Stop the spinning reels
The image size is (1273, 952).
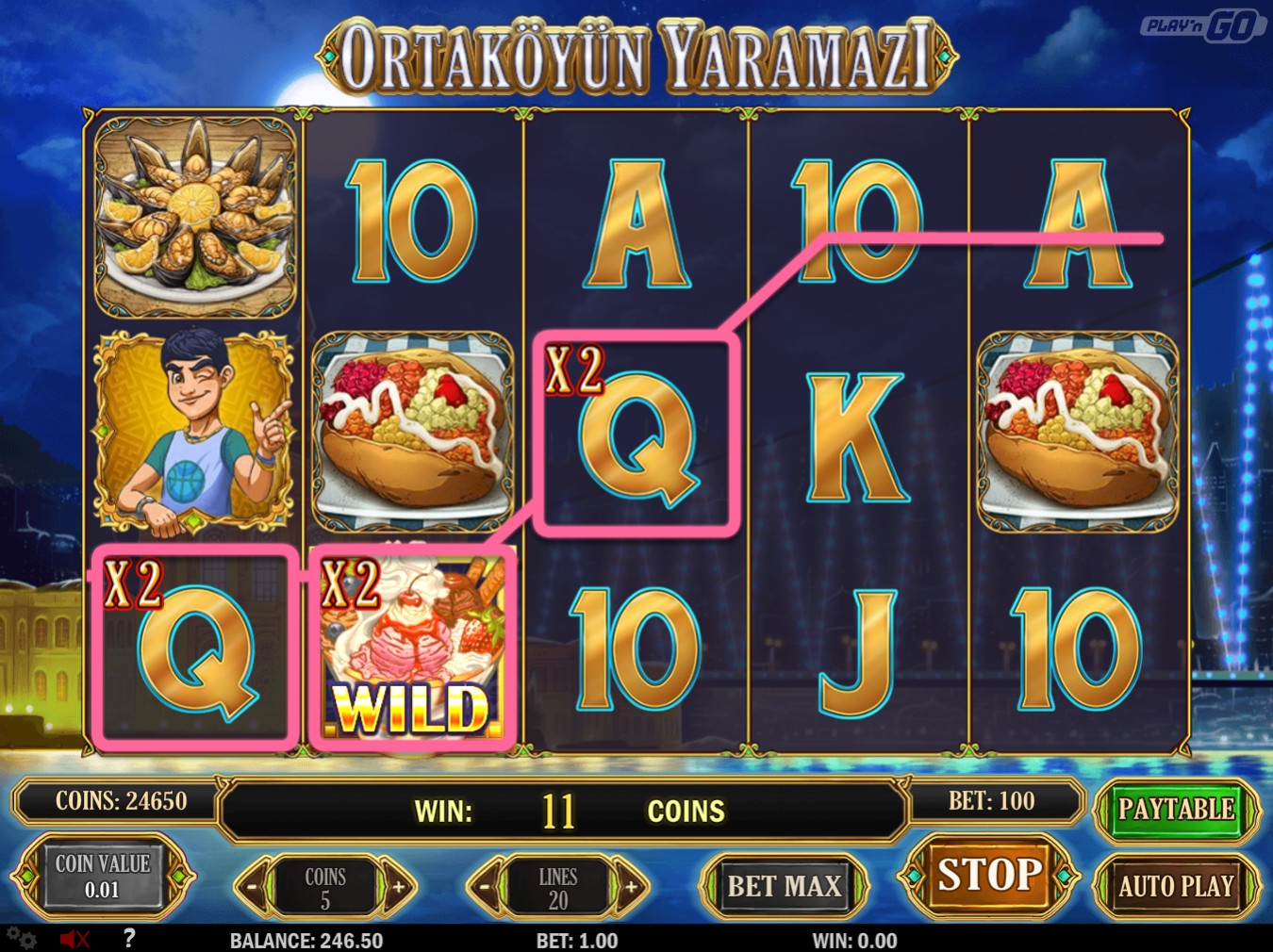(x=989, y=876)
